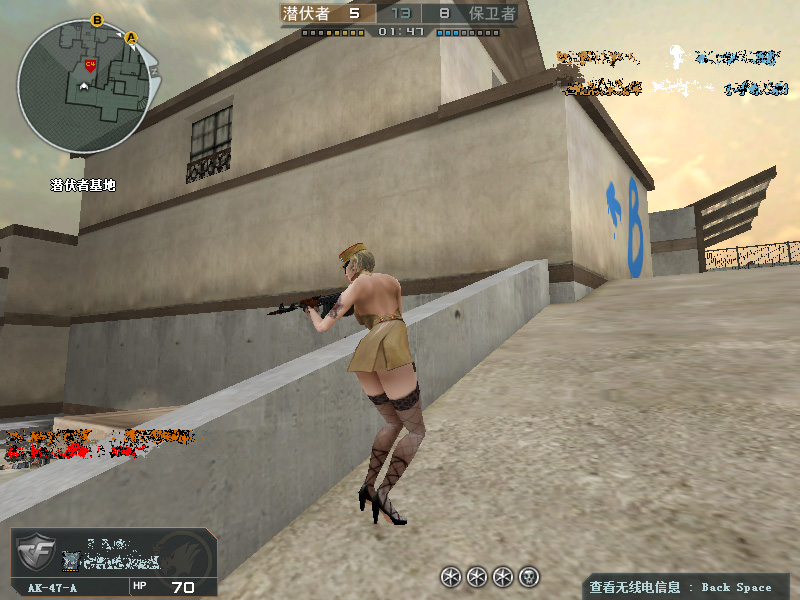Image resolution: width=800 pixels, height=600 pixels.
Task: Click the CF emblem badge
Action: (x=37, y=555)
